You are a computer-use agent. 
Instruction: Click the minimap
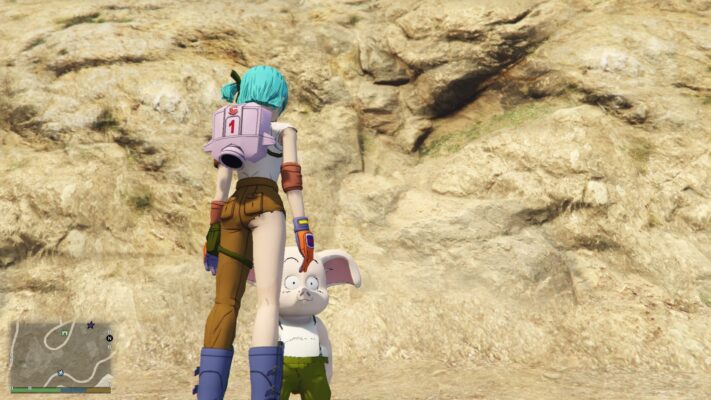click(61, 354)
